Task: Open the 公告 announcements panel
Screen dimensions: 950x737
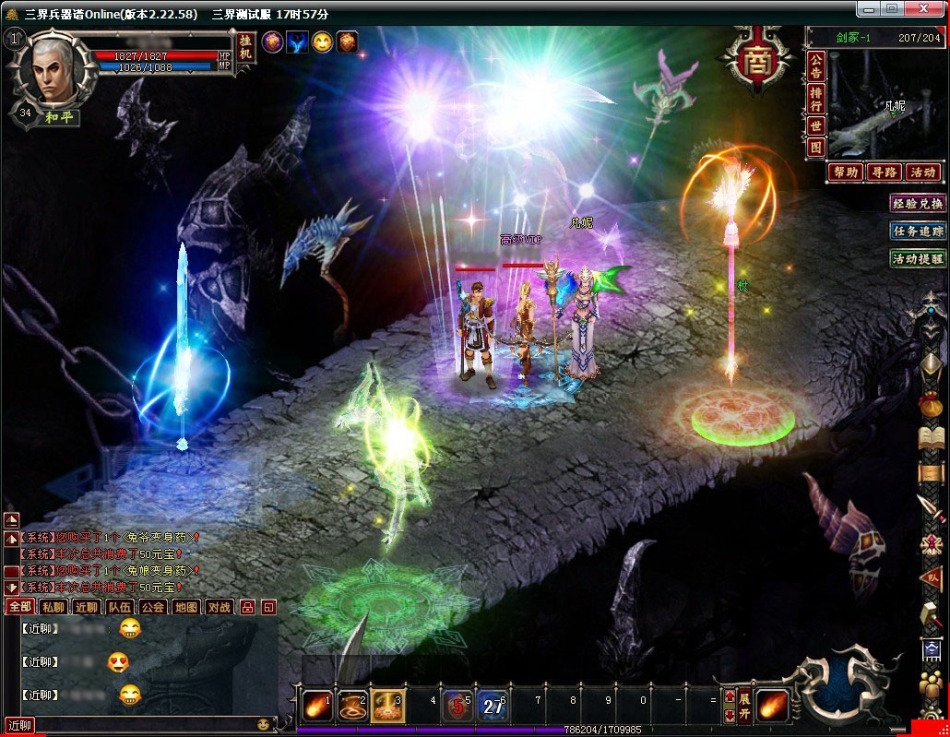Action: point(816,68)
